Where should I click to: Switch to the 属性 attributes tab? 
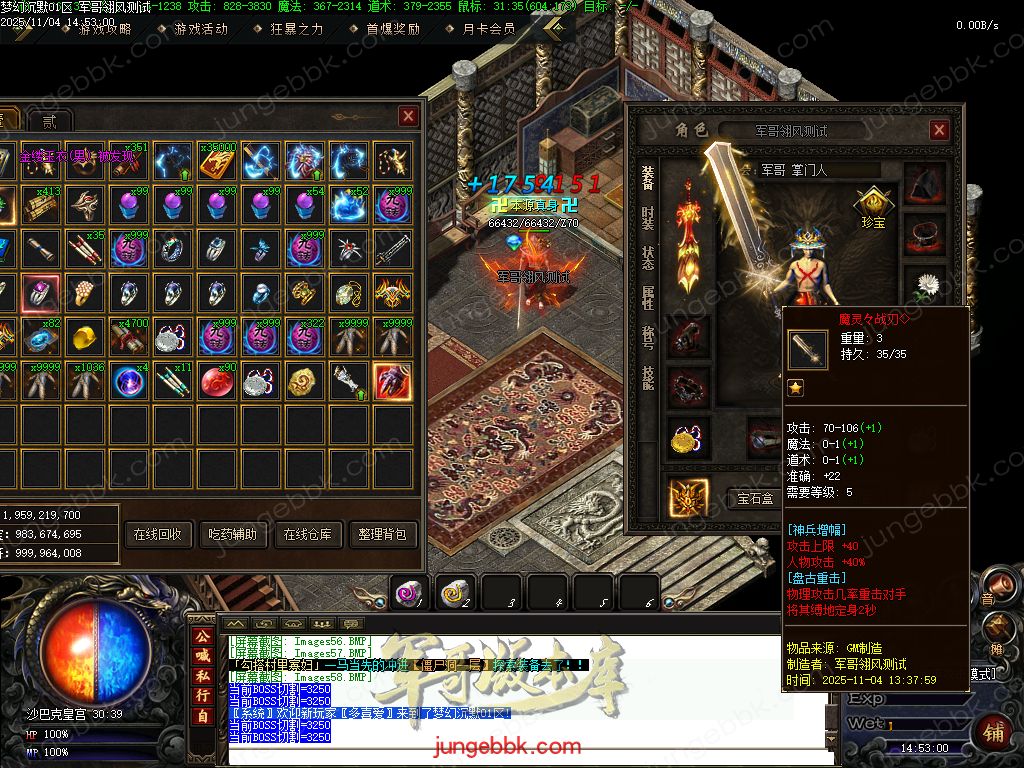click(x=647, y=298)
